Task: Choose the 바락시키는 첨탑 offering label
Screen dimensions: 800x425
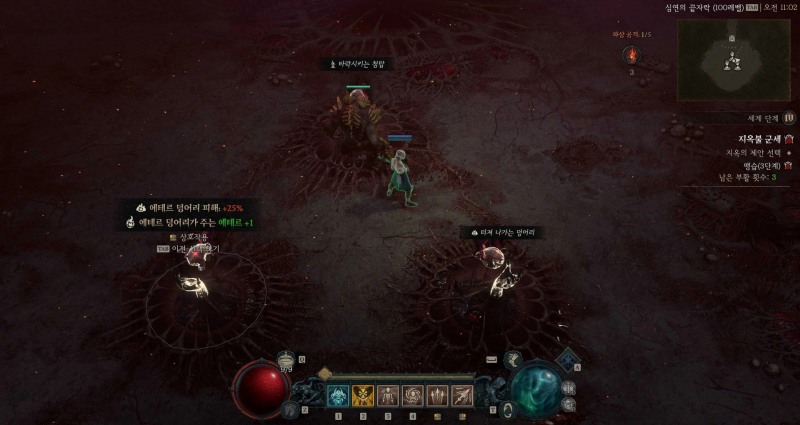Action: coord(358,64)
